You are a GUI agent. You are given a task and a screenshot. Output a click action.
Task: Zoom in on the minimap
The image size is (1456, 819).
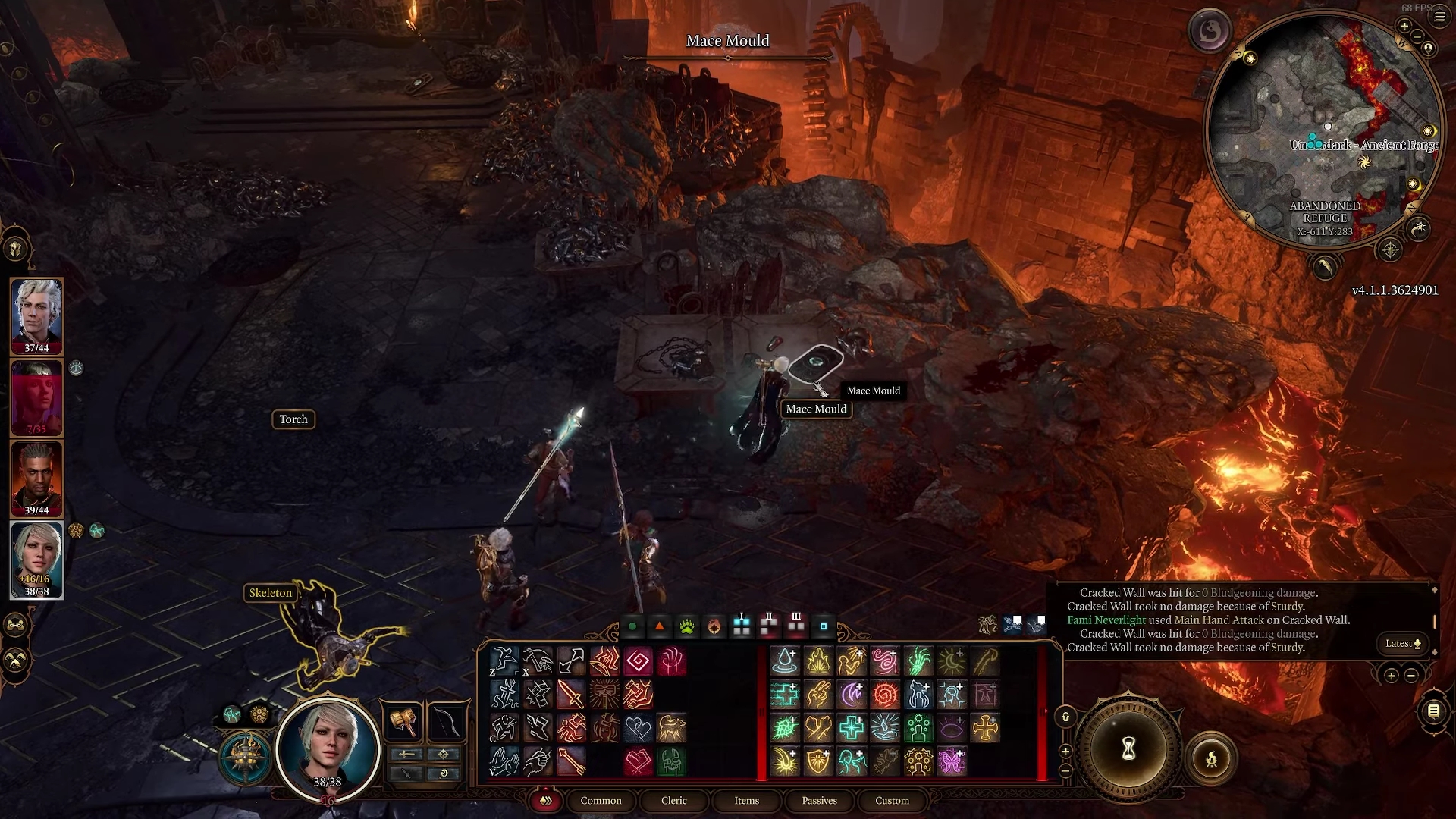point(1404,27)
